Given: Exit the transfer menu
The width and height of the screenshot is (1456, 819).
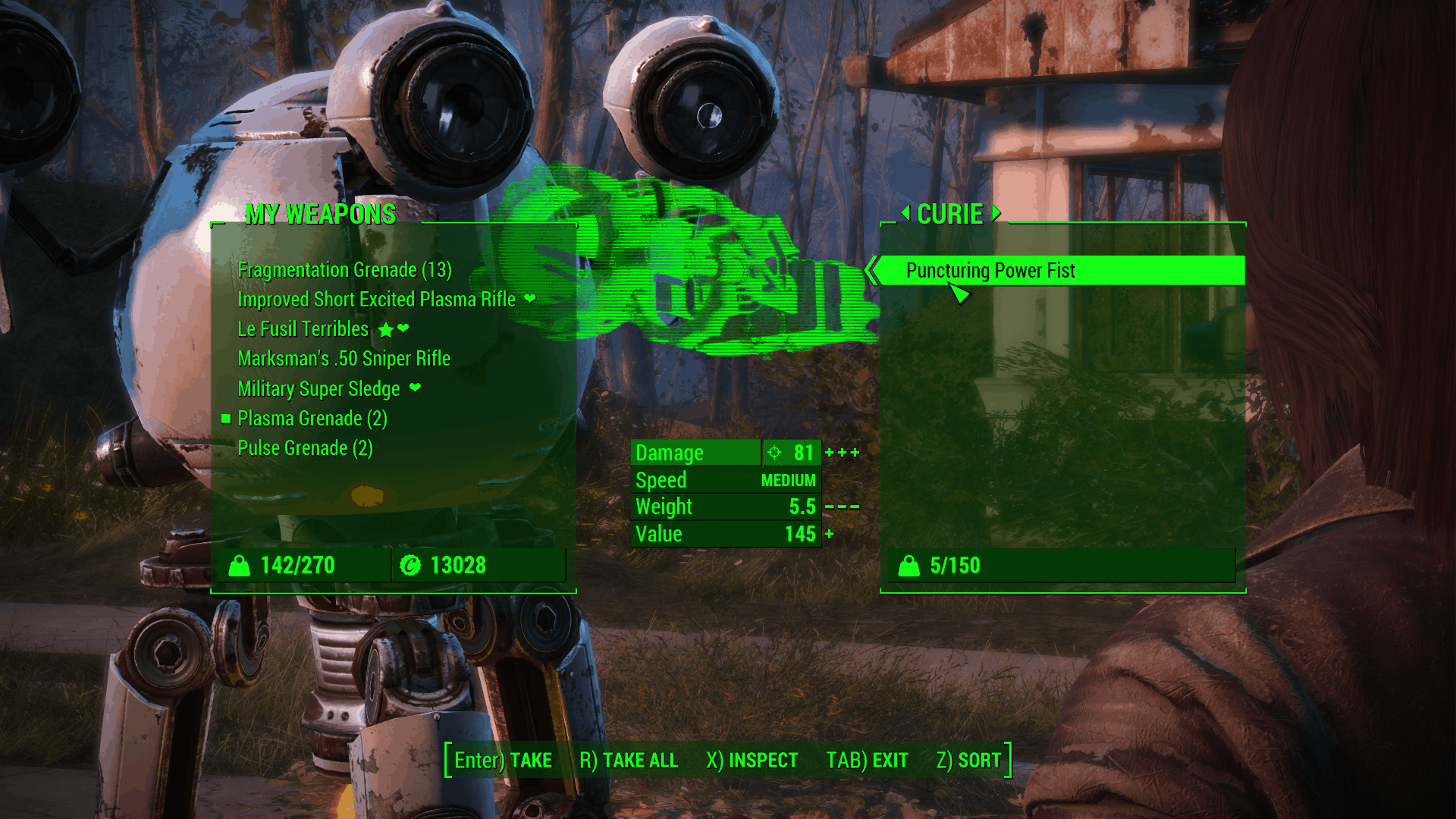Looking at the screenshot, I should coord(867,760).
